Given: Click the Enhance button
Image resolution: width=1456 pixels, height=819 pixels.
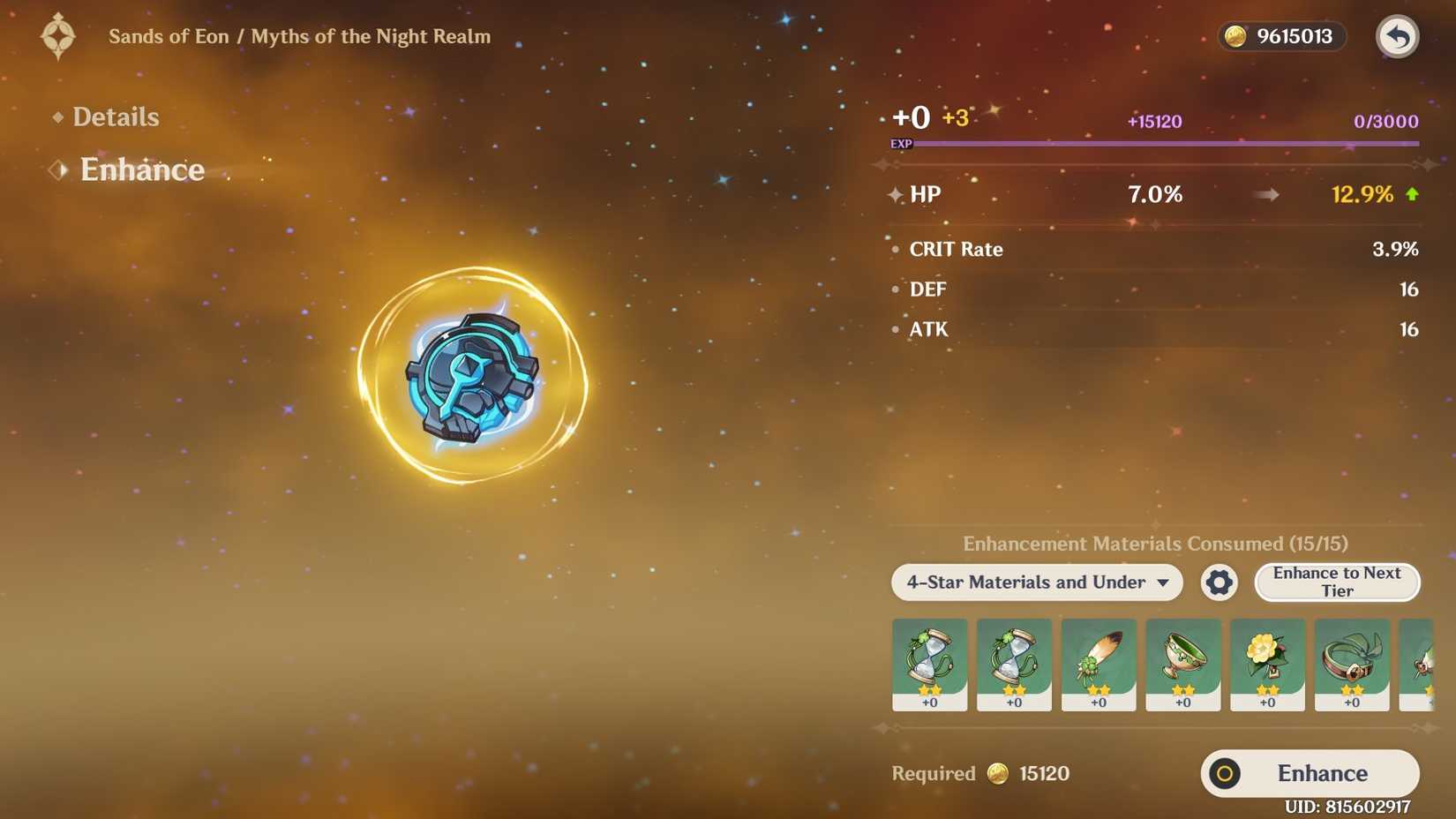Looking at the screenshot, I should pos(1309,773).
